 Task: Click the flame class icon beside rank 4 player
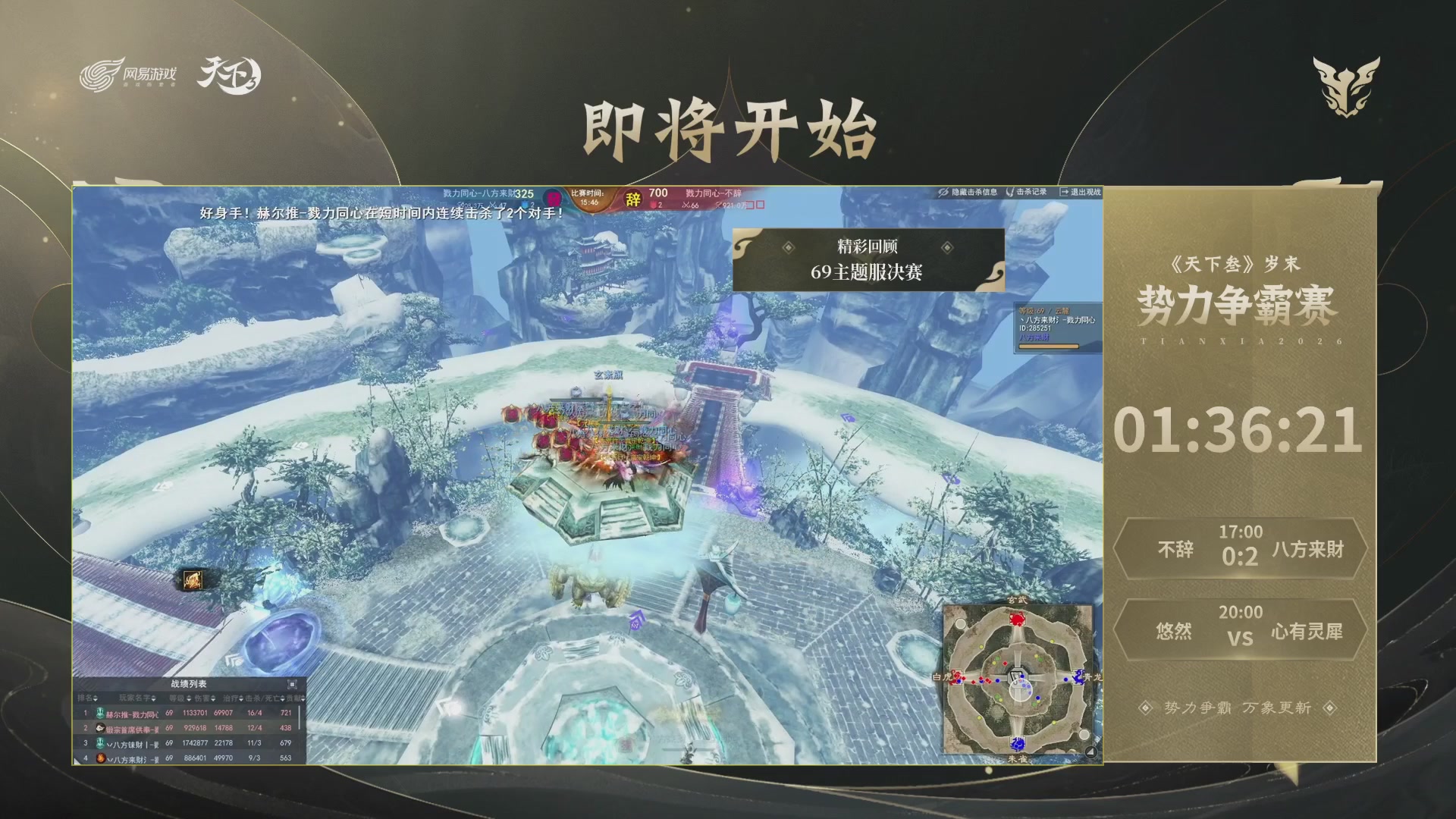click(x=101, y=758)
